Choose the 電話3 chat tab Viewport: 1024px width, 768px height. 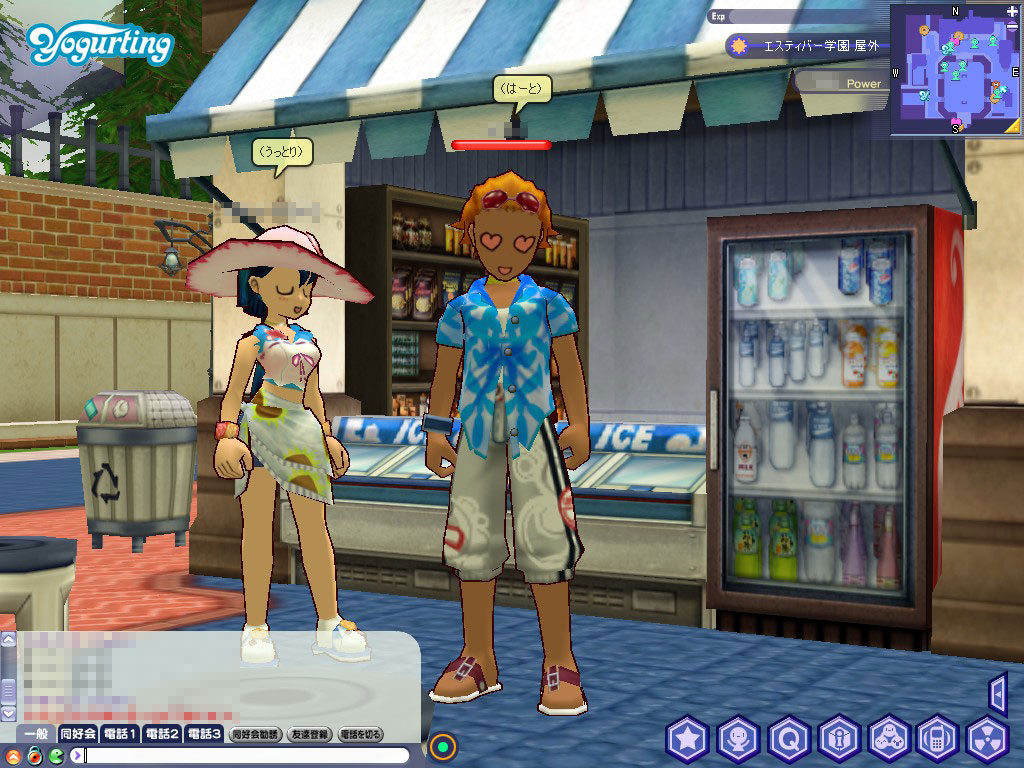(203, 734)
